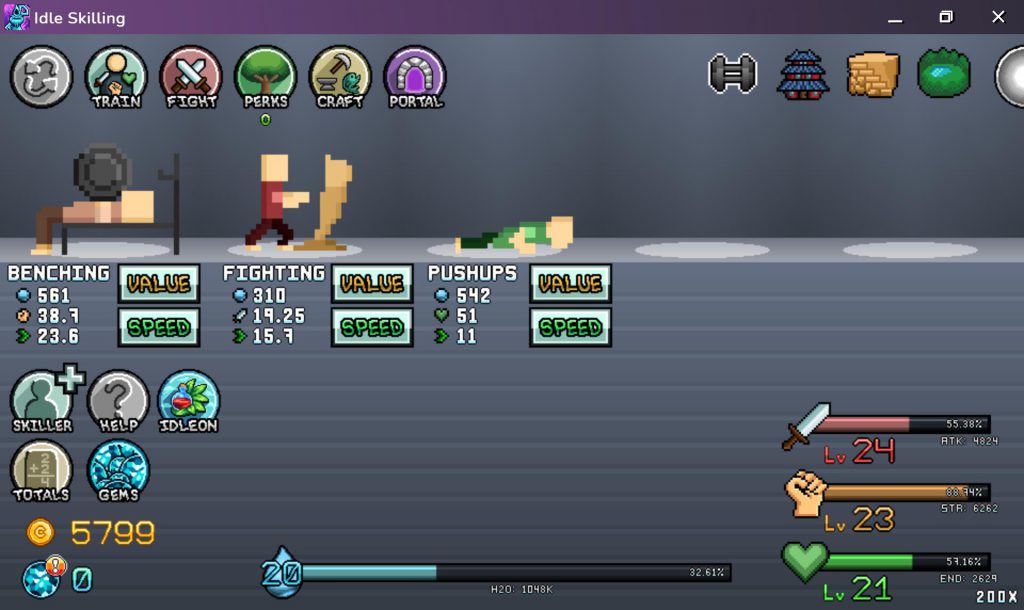Upgrade Pushups value

pyautogui.click(x=570, y=284)
